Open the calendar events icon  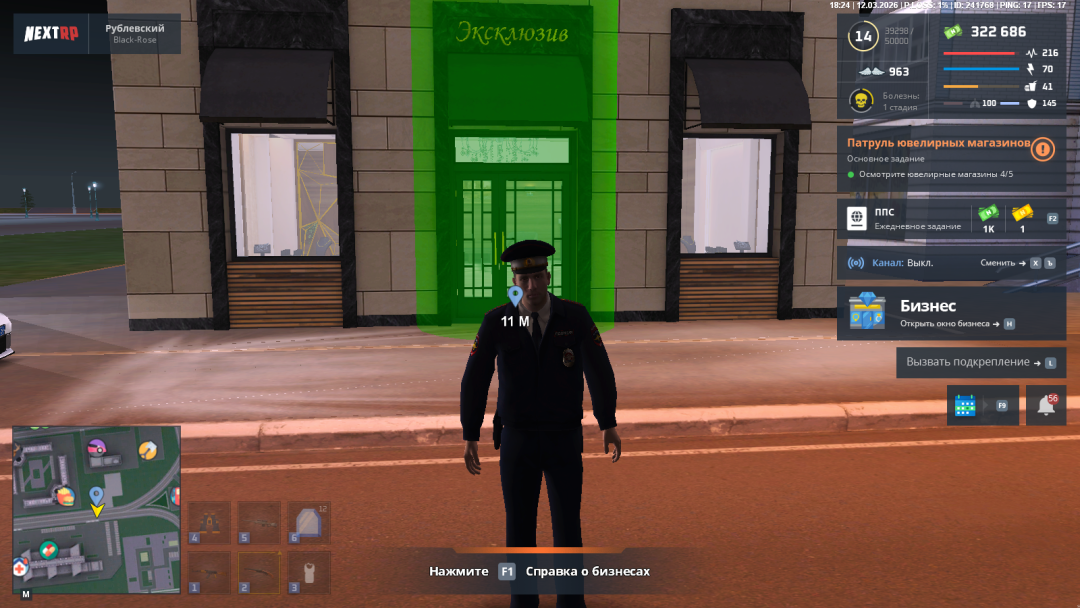pos(965,405)
